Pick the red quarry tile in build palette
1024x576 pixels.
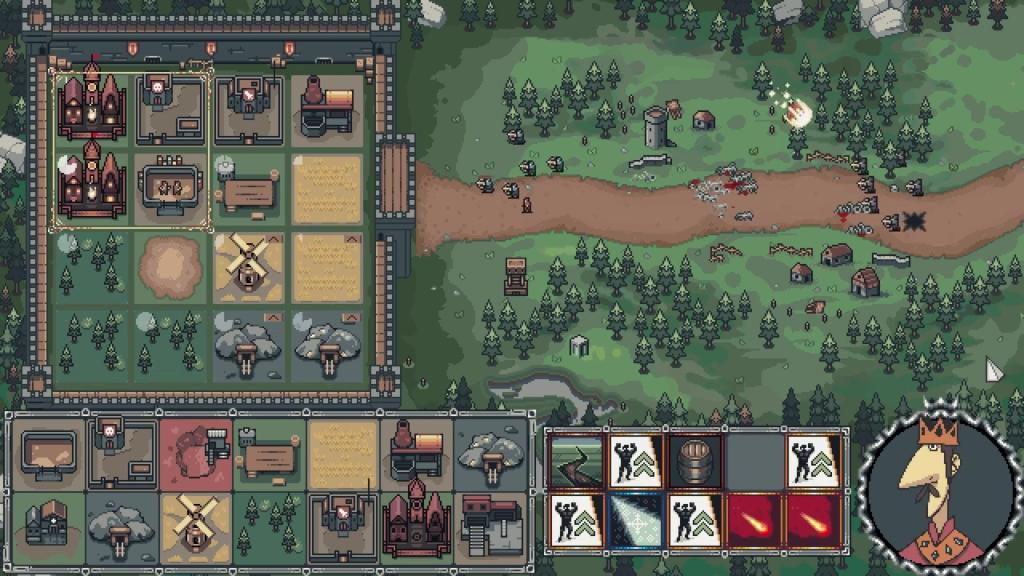click(x=196, y=454)
